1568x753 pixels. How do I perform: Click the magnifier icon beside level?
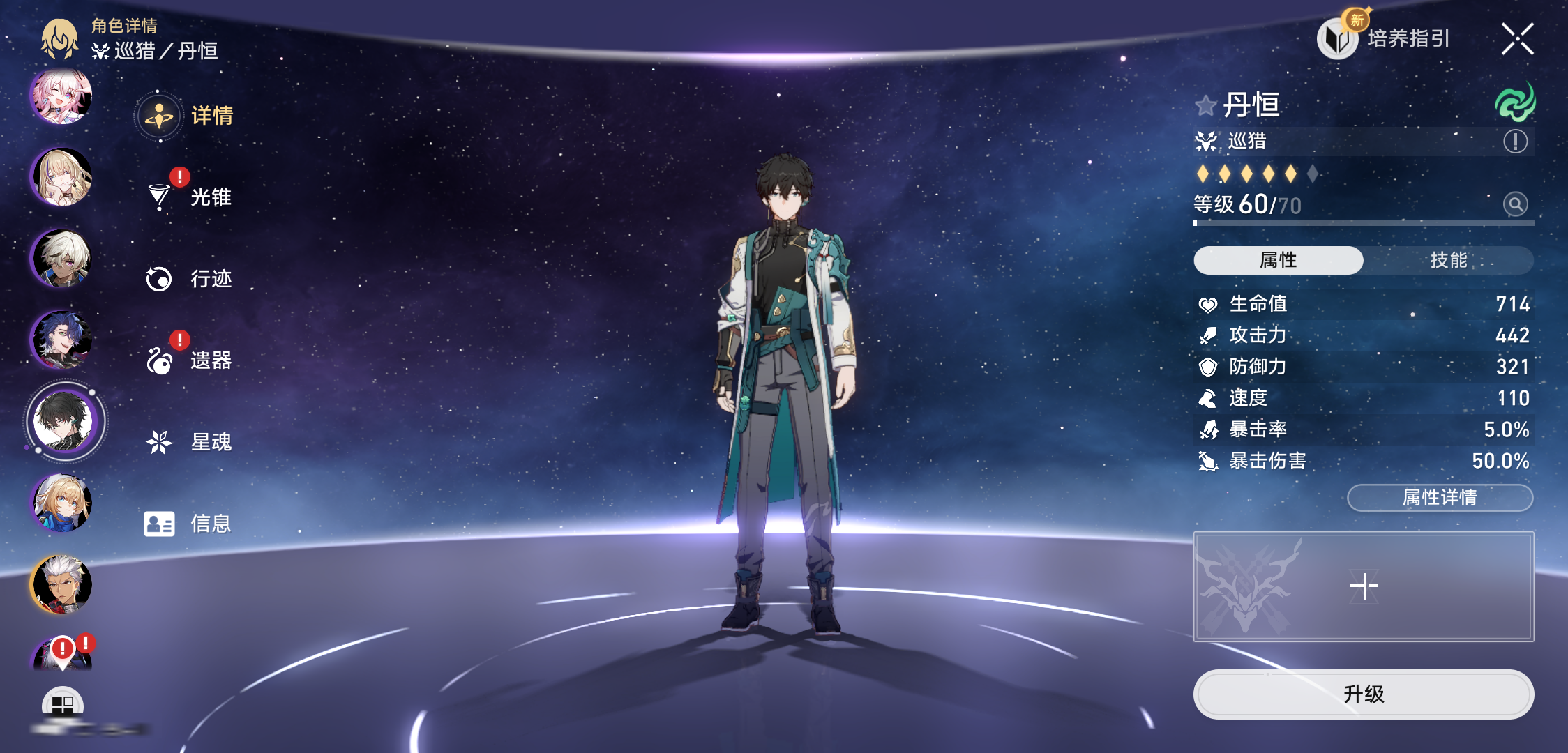click(1515, 204)
